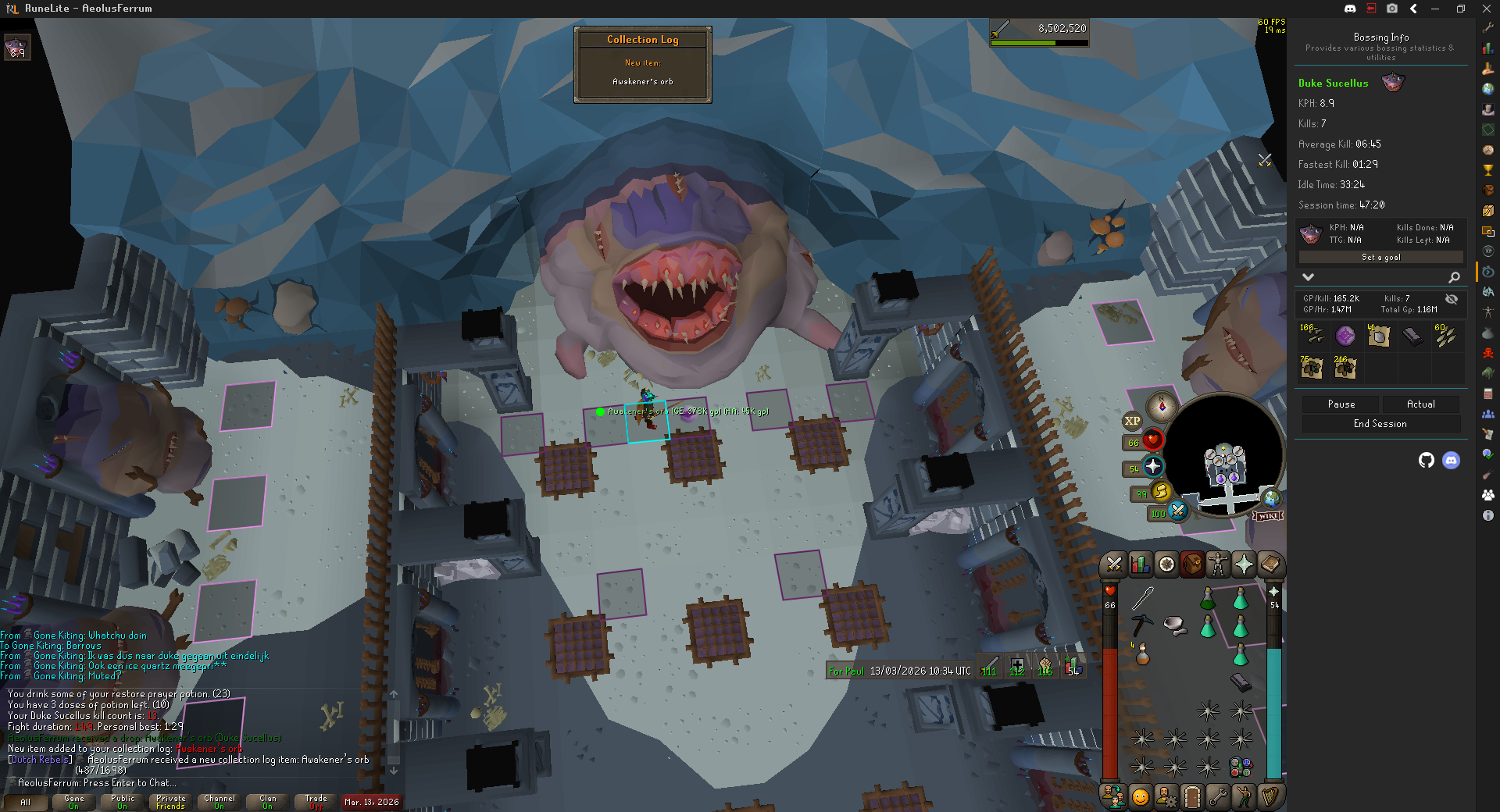
Task: Toggle the Trade chat filter
Action: [316, 802]
